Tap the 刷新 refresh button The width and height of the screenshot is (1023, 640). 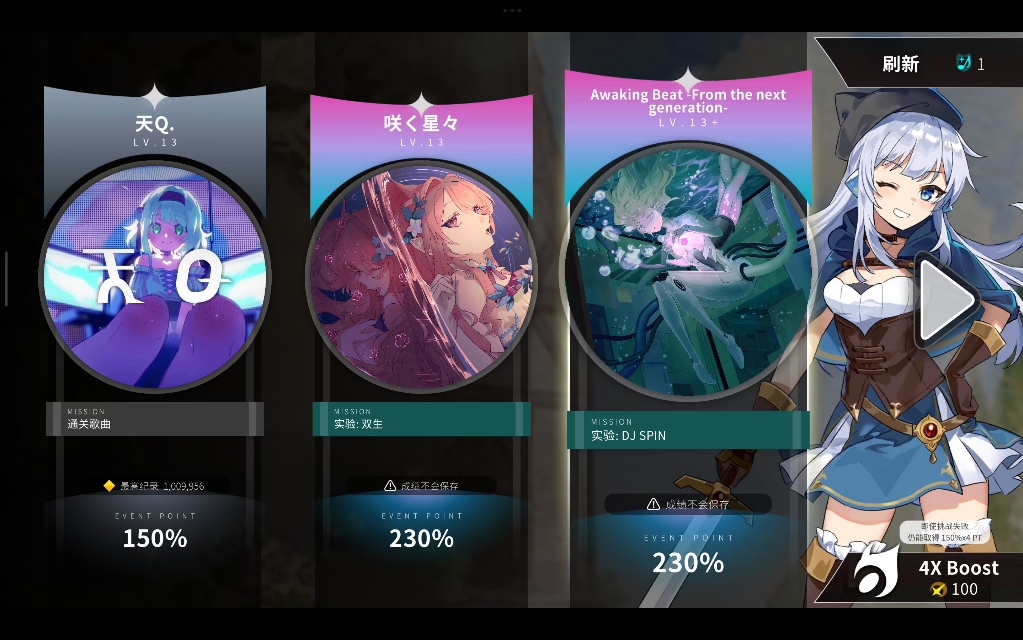click(x=900, y=64)
